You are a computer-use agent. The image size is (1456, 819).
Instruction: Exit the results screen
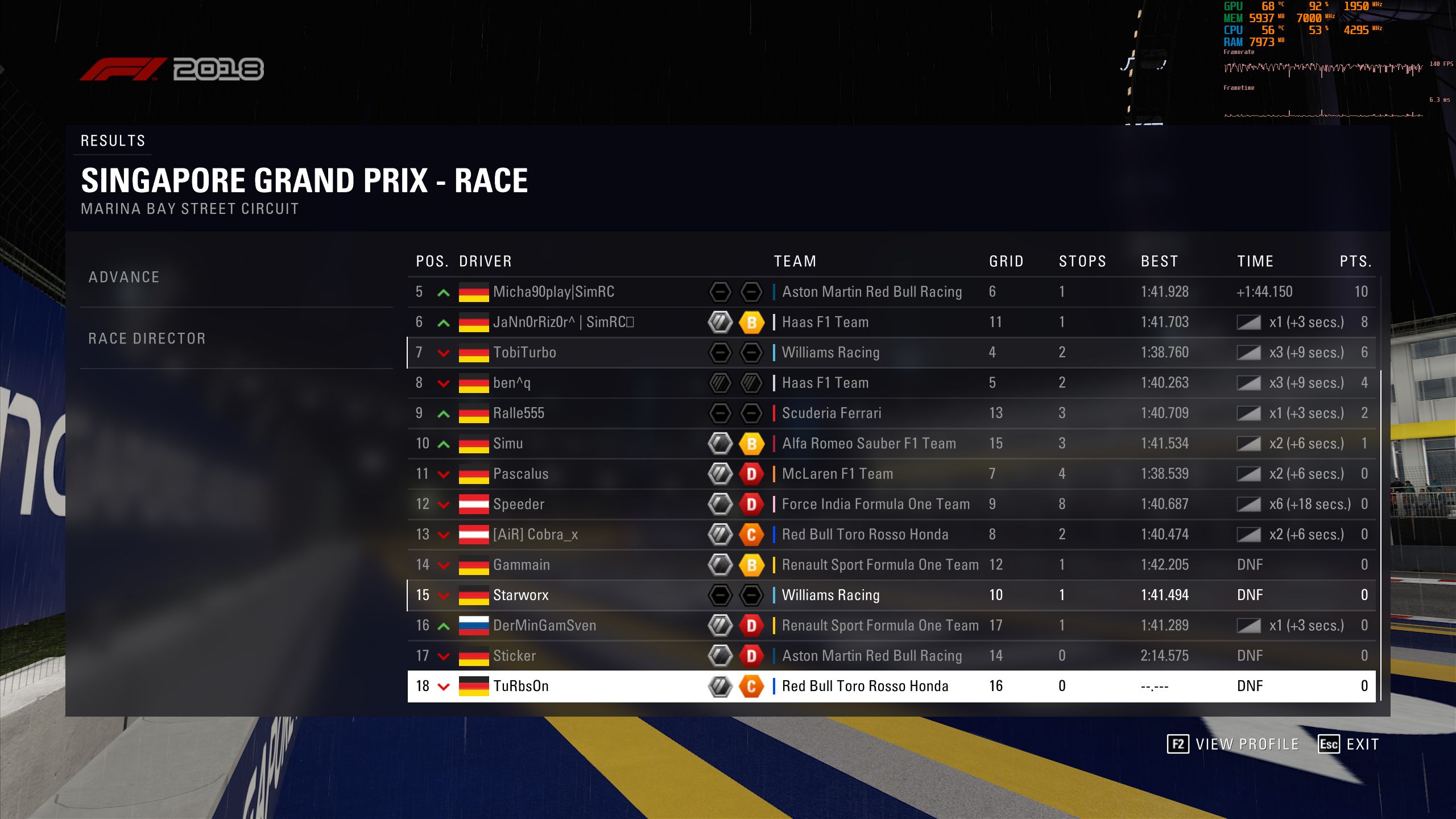pyautogui.click(x=1349, y=744)
